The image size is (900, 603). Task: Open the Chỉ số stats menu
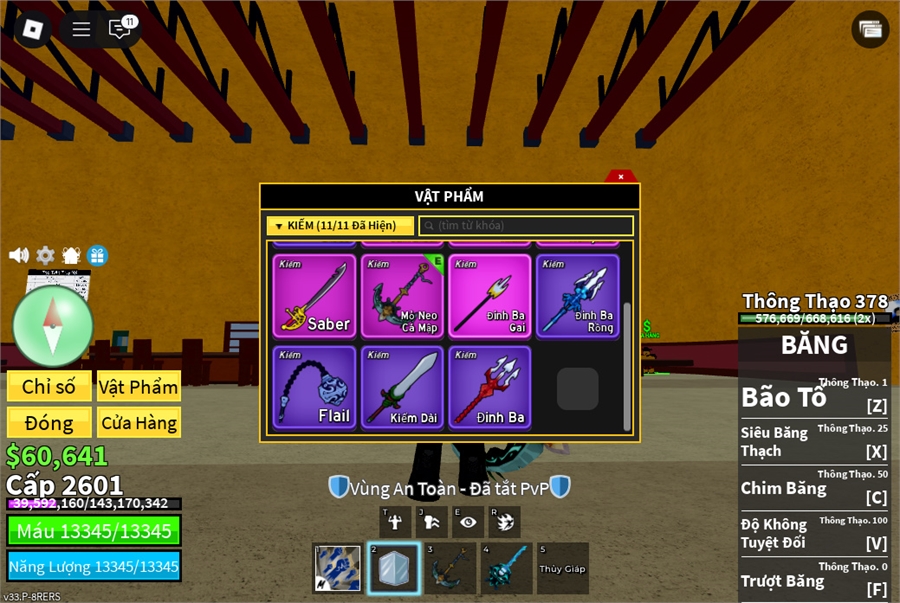(48, 387)
